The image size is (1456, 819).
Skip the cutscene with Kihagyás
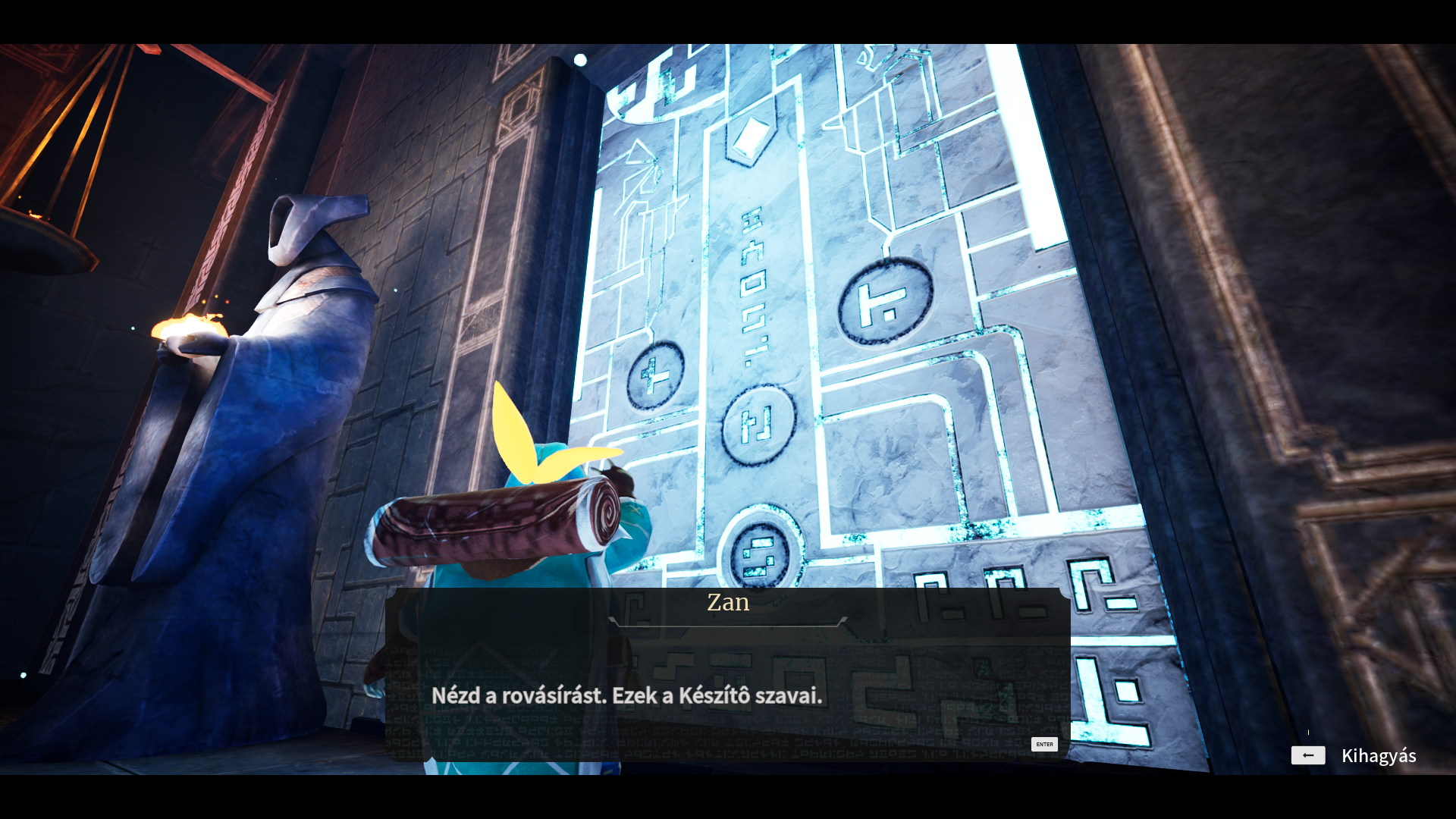pyautogui.click(x=1354, y=755)
